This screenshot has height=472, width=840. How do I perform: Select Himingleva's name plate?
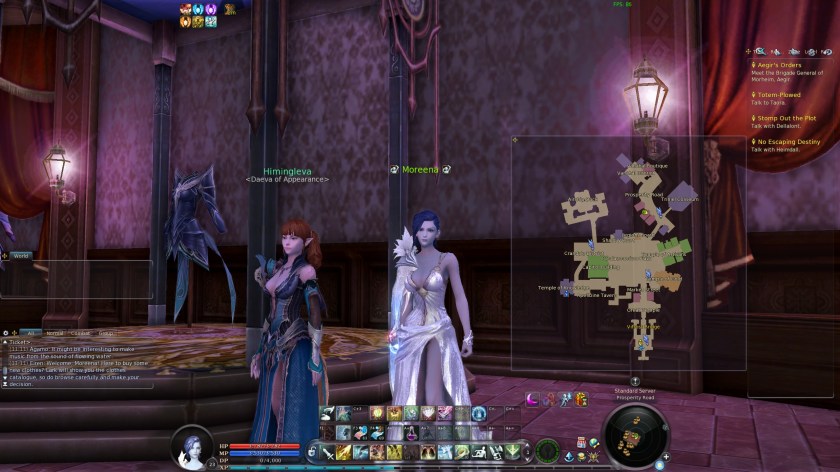pos(287,171)
